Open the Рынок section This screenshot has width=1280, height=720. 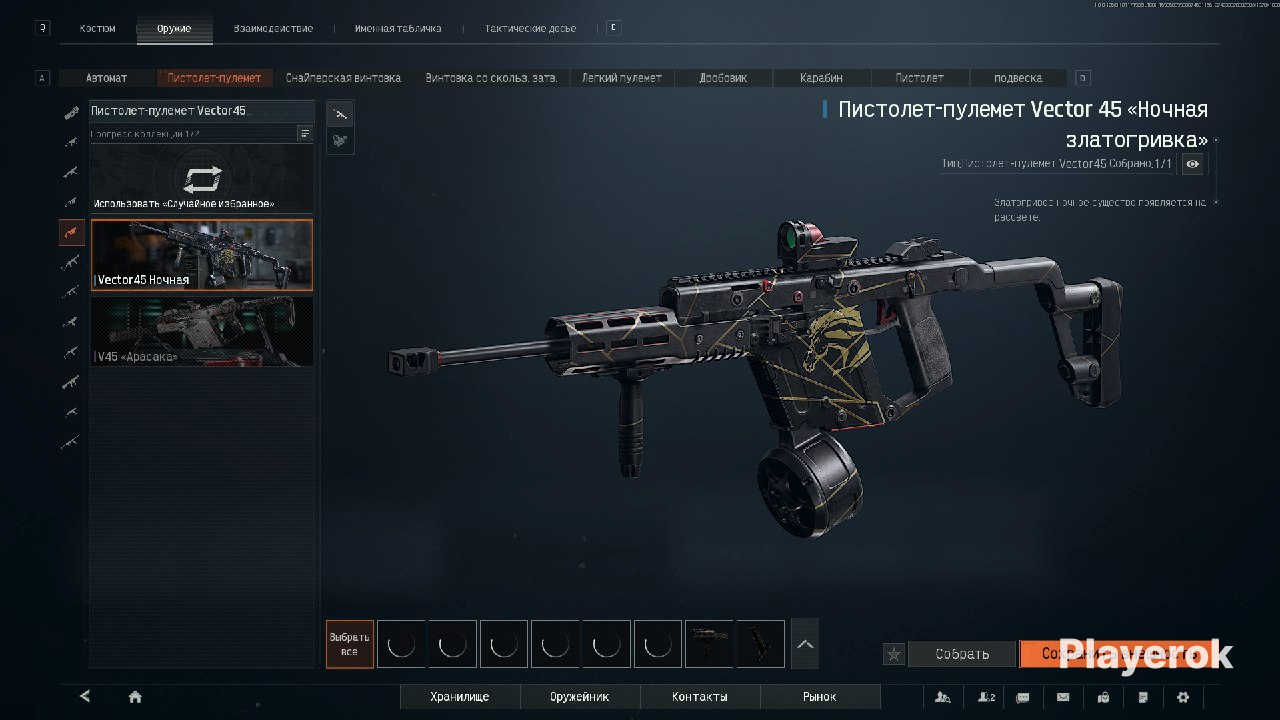pos(820,697)
